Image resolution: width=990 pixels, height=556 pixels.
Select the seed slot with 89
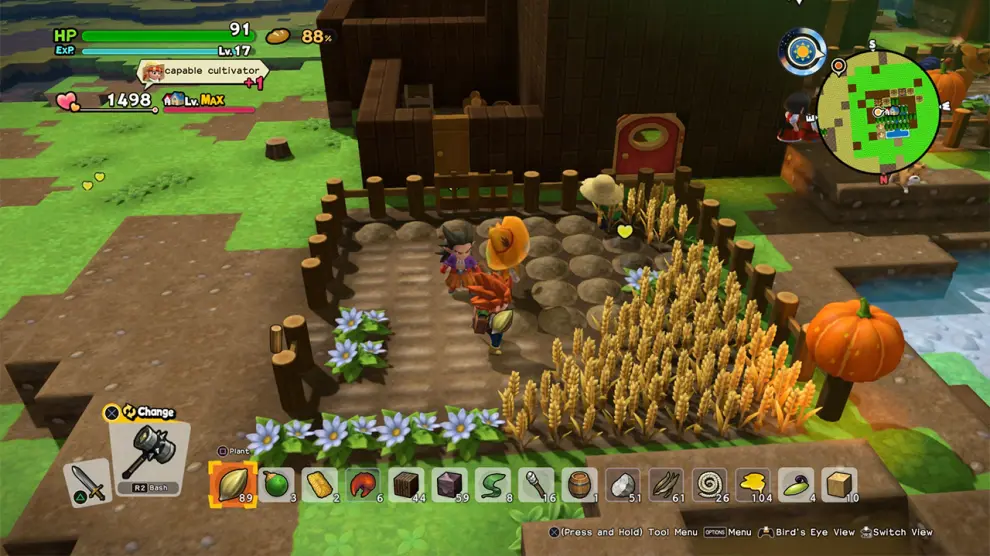232,484
